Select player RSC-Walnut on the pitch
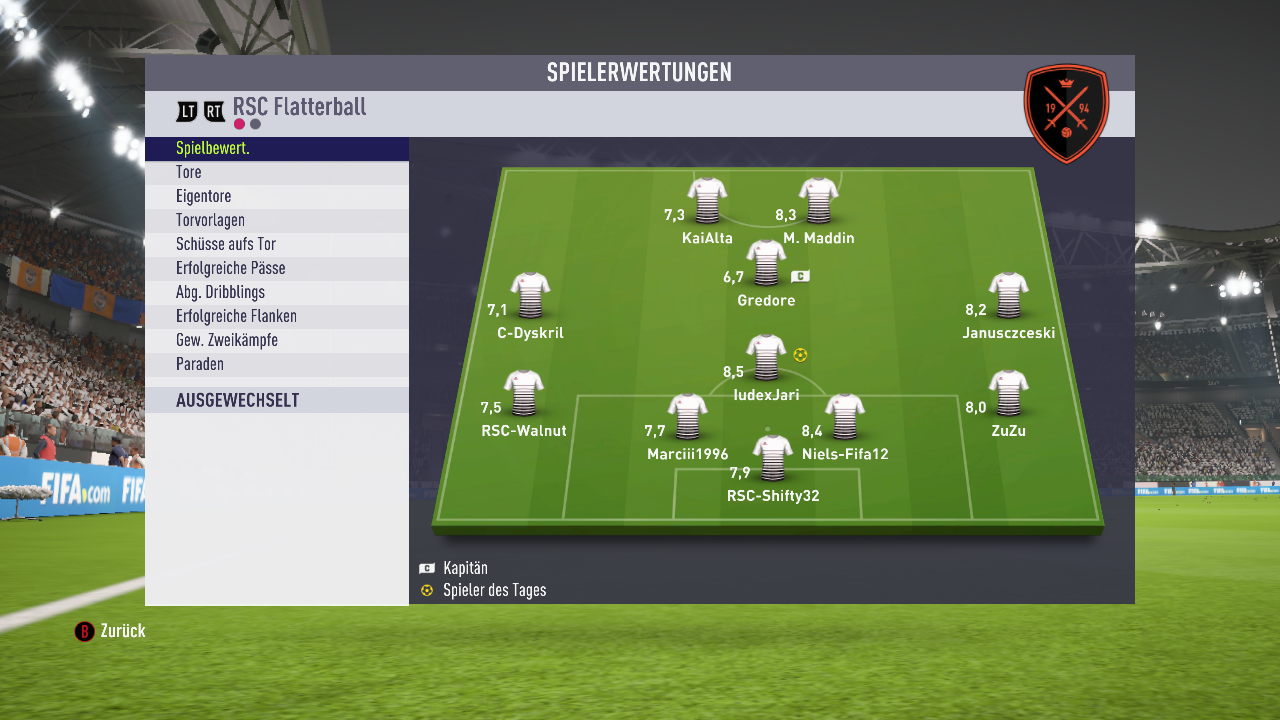 tap(523, 393)
